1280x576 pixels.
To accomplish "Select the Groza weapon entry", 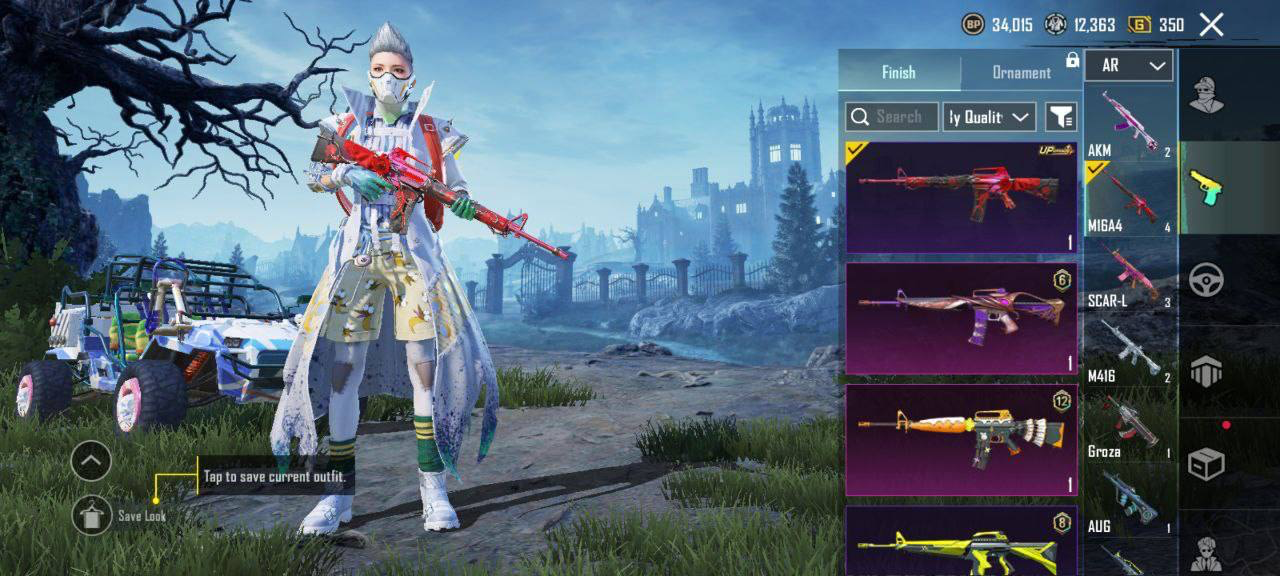I will click(x=1130, y=424).
